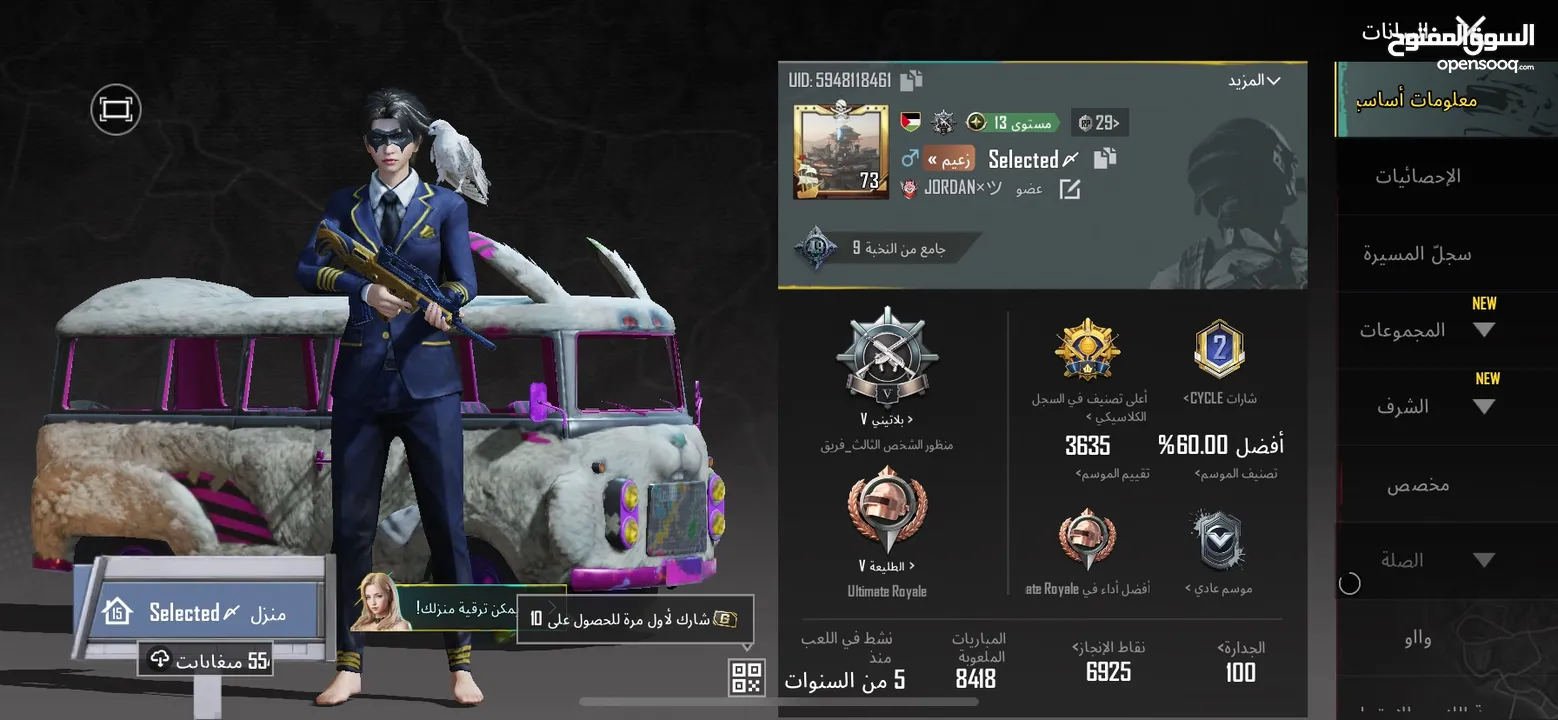Click the copy icon next to the UID
This screenshot has width=1558, height=720.
912,81
